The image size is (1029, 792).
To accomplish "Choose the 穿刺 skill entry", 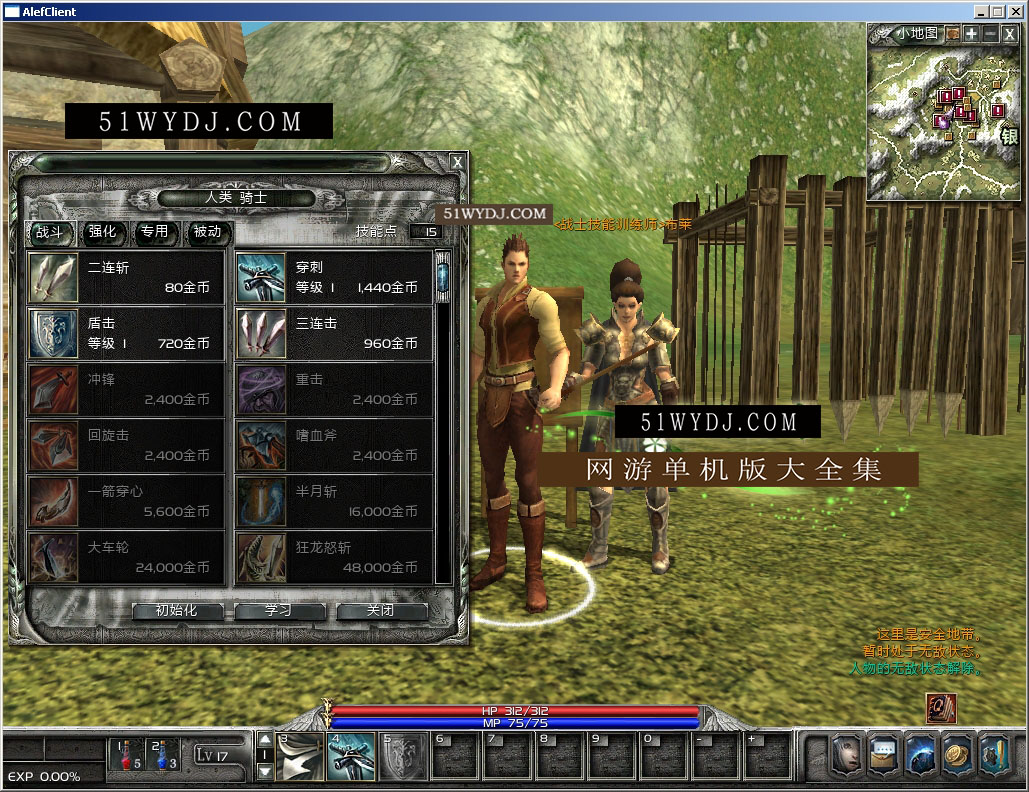I will click(333, 278).
